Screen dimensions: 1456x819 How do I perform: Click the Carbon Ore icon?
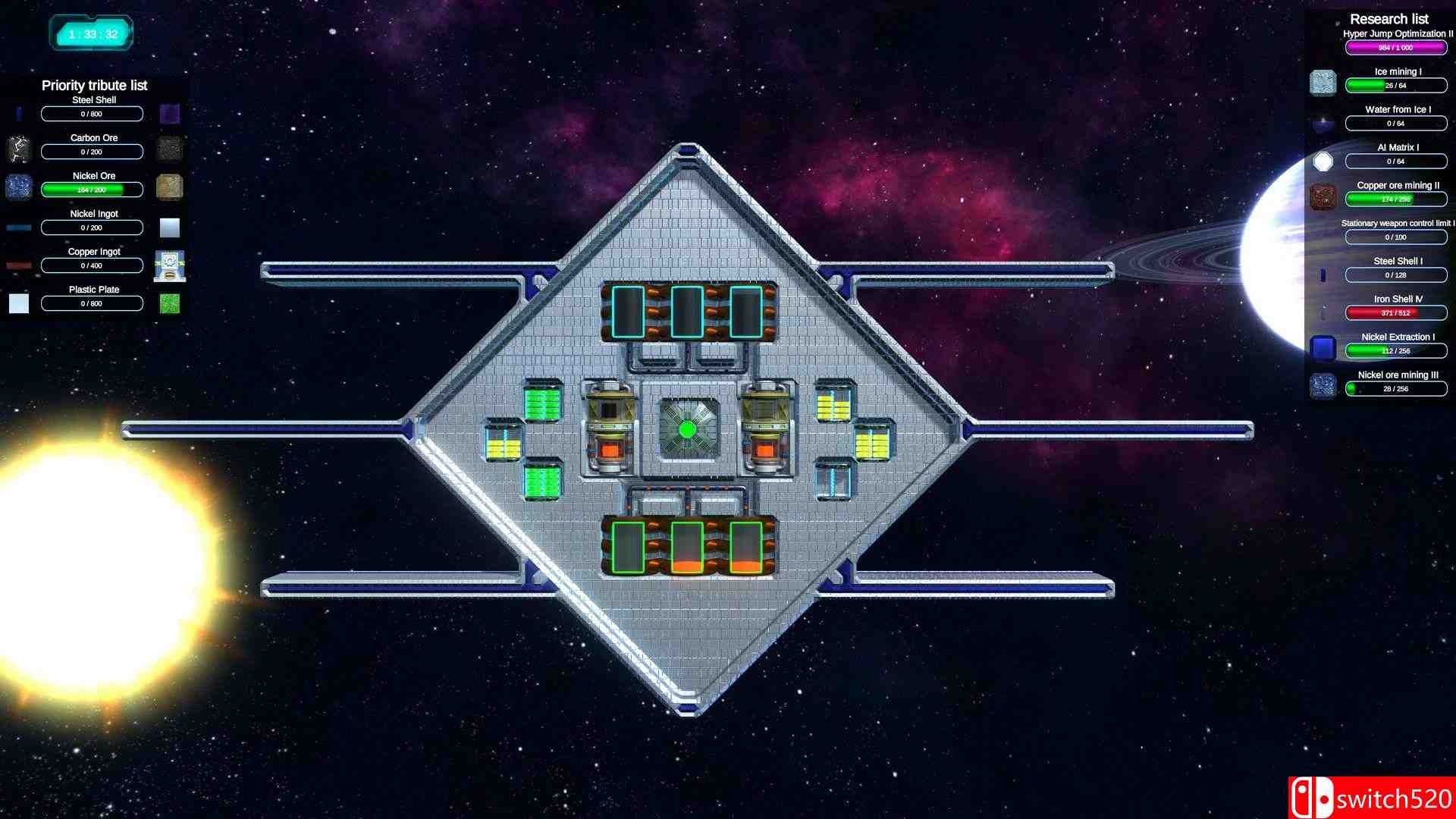19,149
